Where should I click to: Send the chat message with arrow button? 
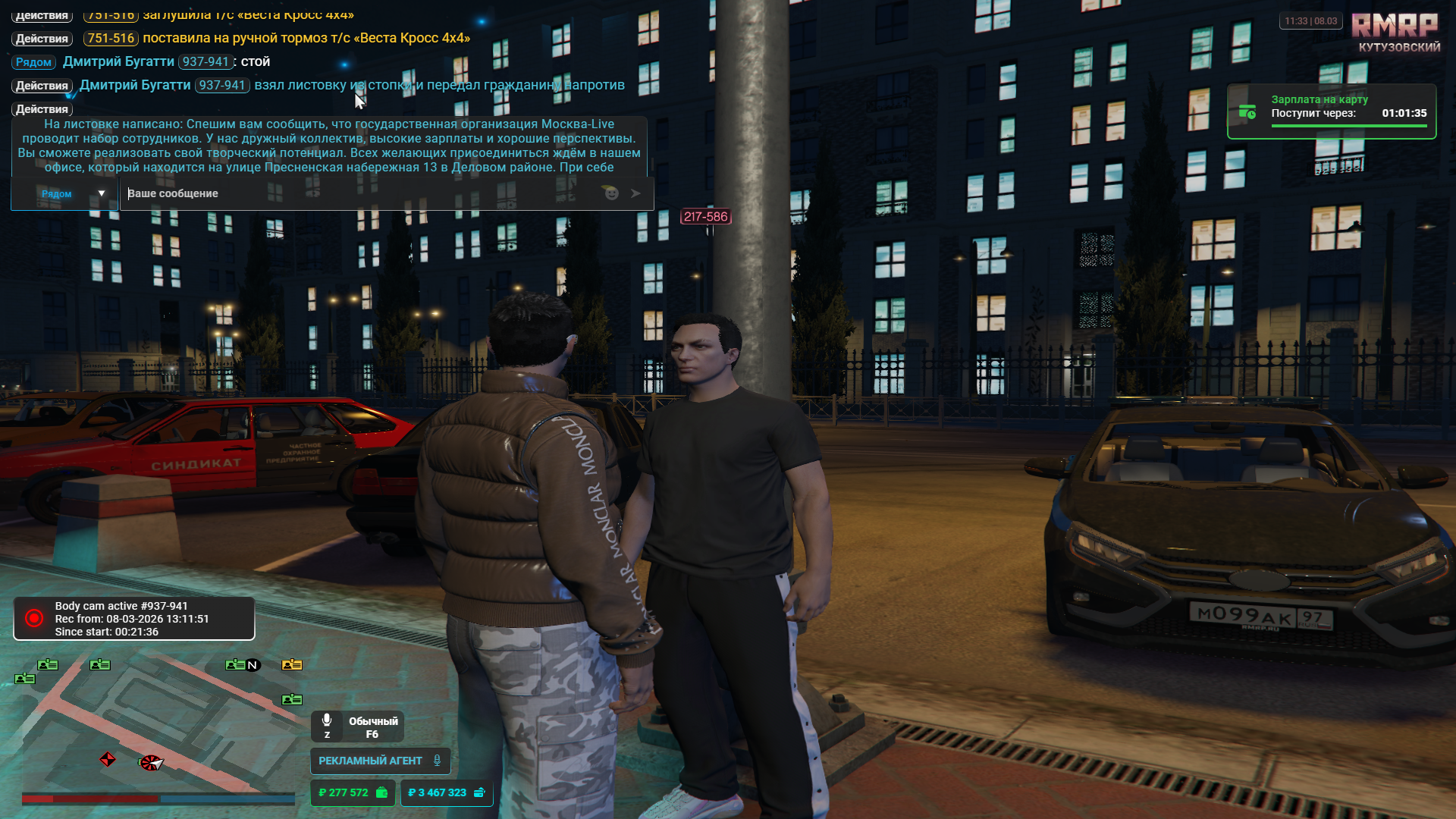pos(635,193)
